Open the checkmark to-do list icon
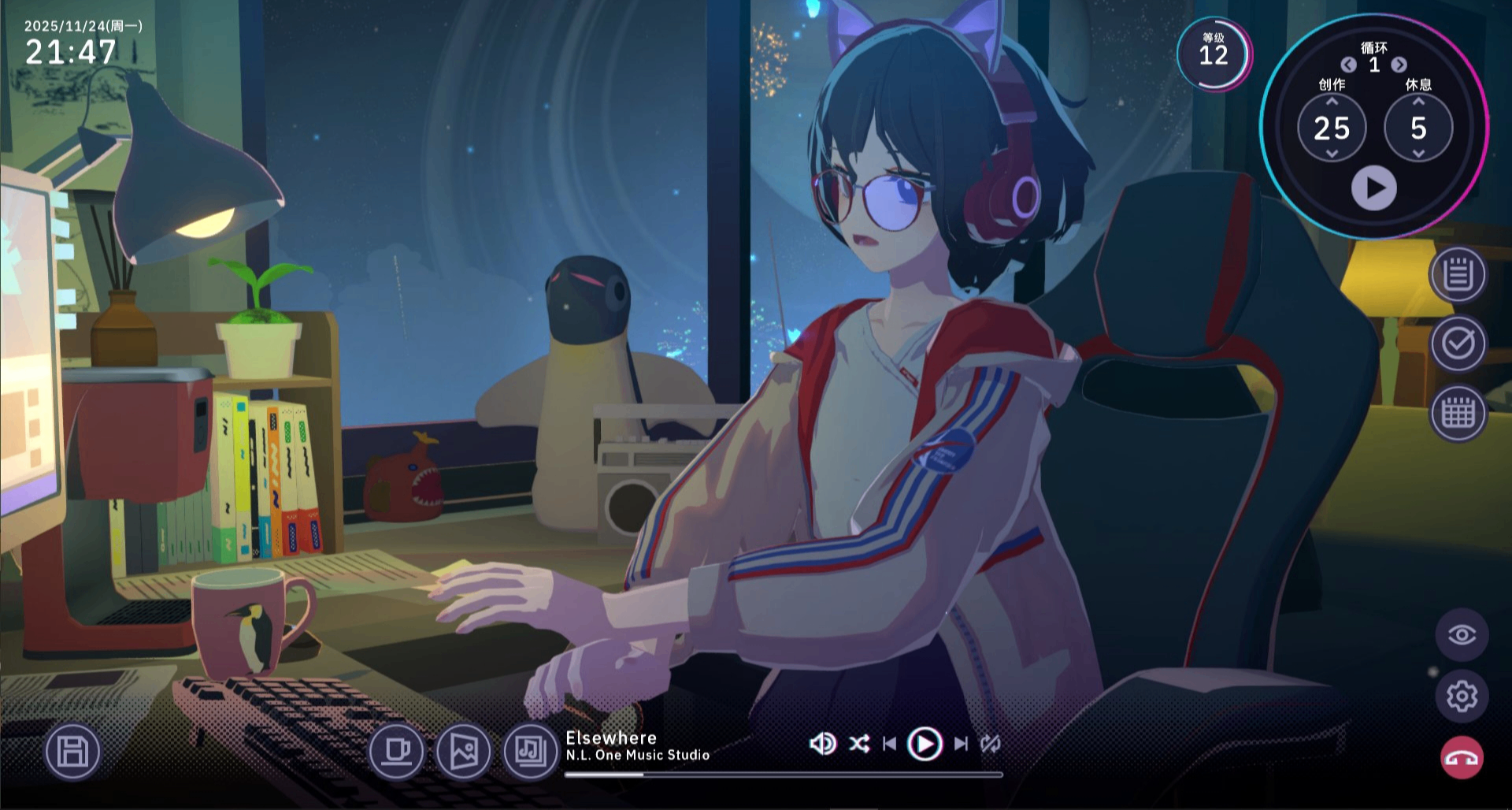 [x=1458, y=344]
